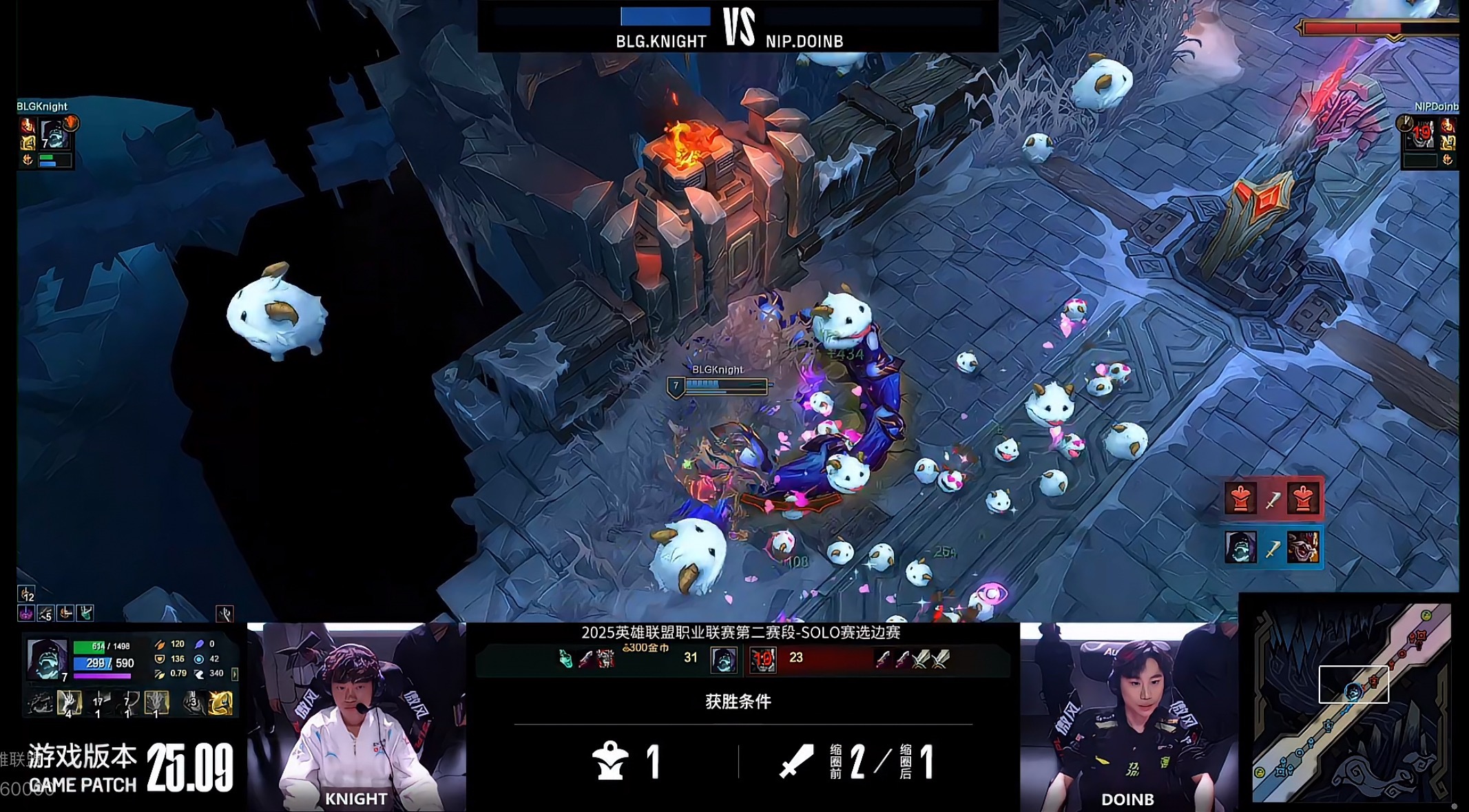The width and height of the screenshot is (1469, 812).
Task: Activate the glowing hand ability icon
Action: pyautogui.click(x=69, y=702)
